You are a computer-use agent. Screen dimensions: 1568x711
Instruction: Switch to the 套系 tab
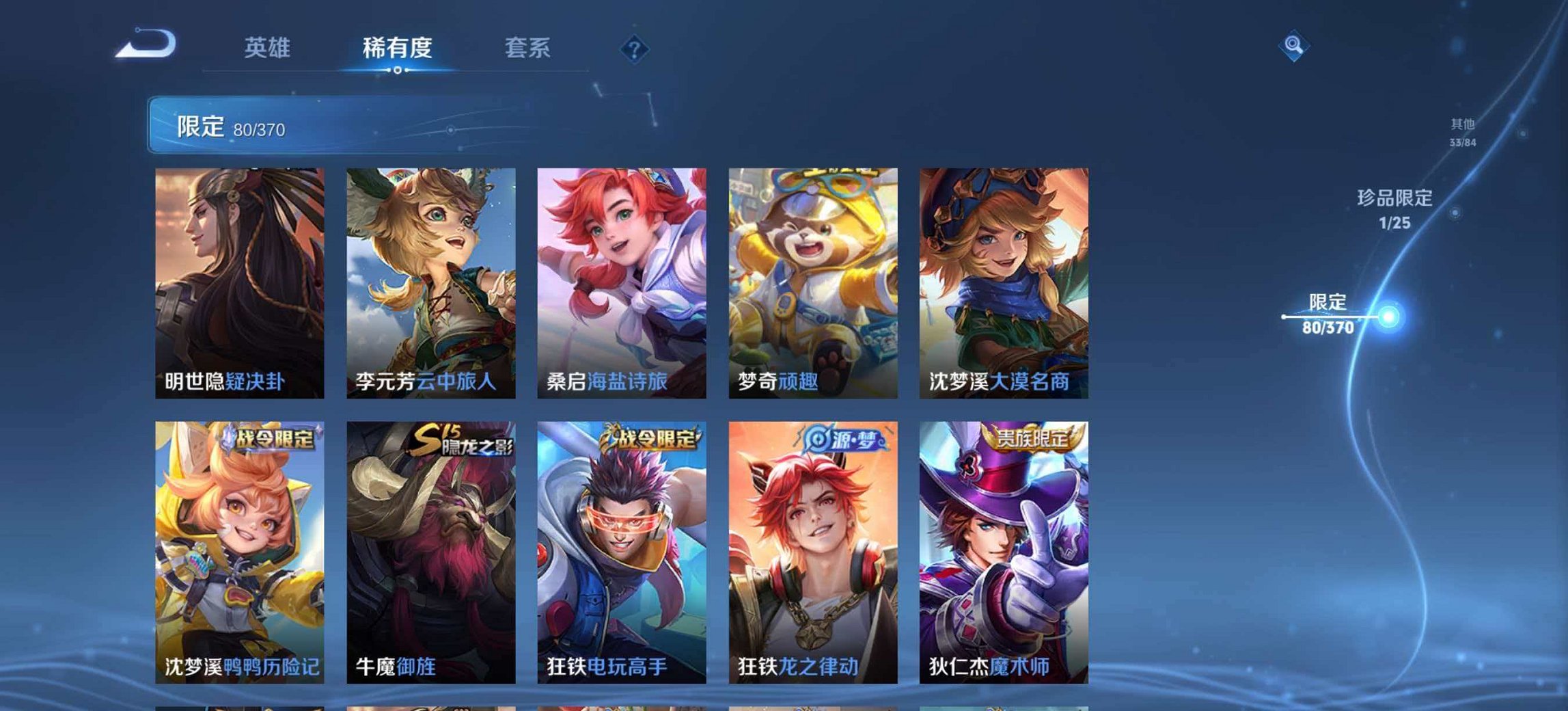528,48
